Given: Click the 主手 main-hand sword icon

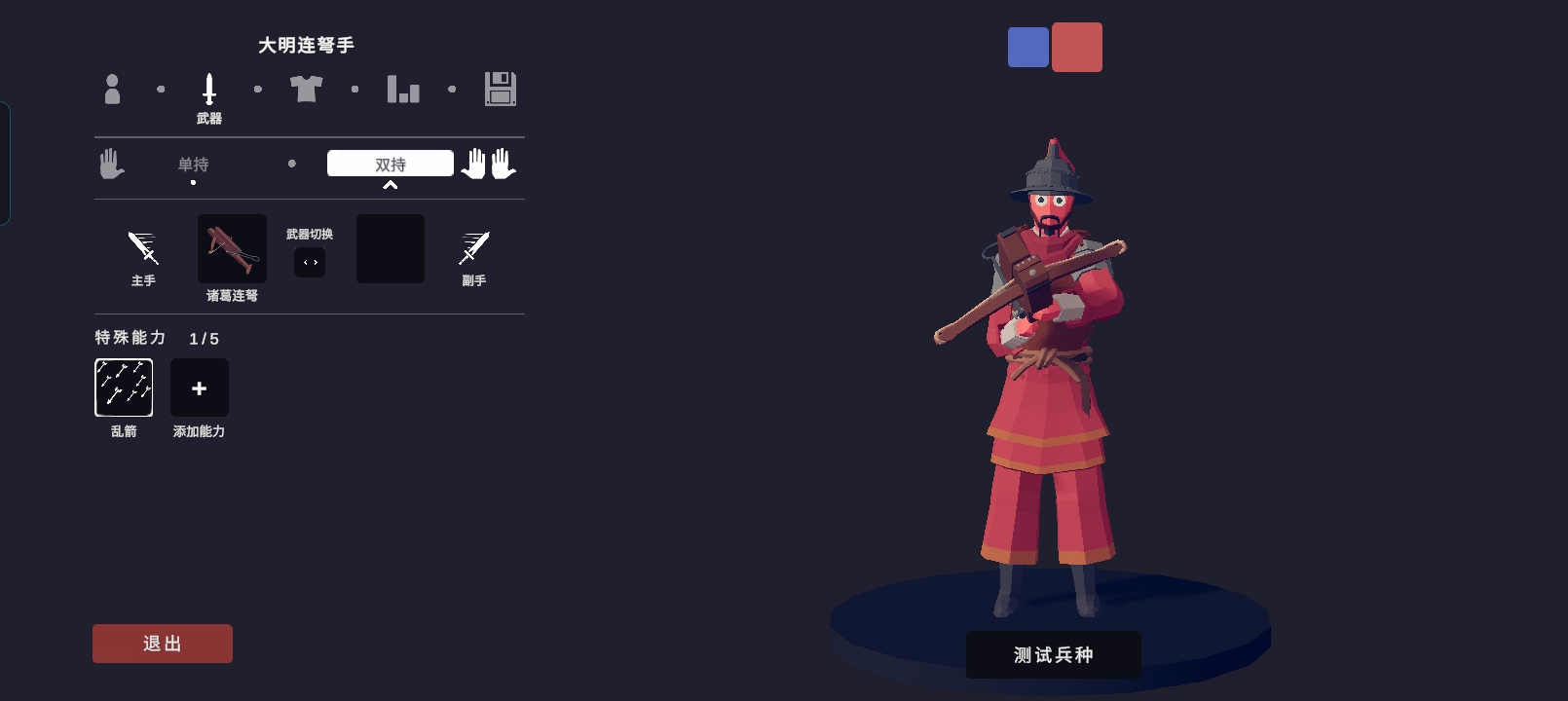Looking at the screenshot, I should [x=143, y=249].
